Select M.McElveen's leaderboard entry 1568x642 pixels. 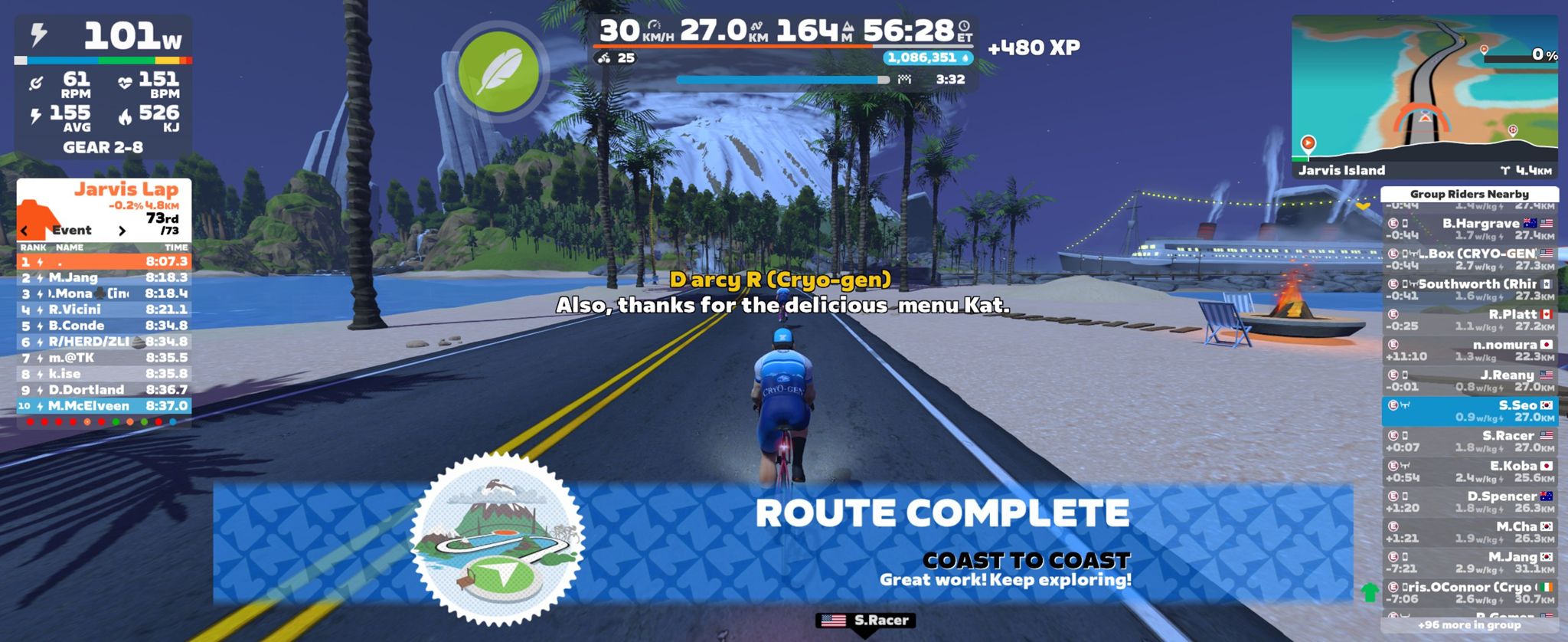(x=104, y=406)
